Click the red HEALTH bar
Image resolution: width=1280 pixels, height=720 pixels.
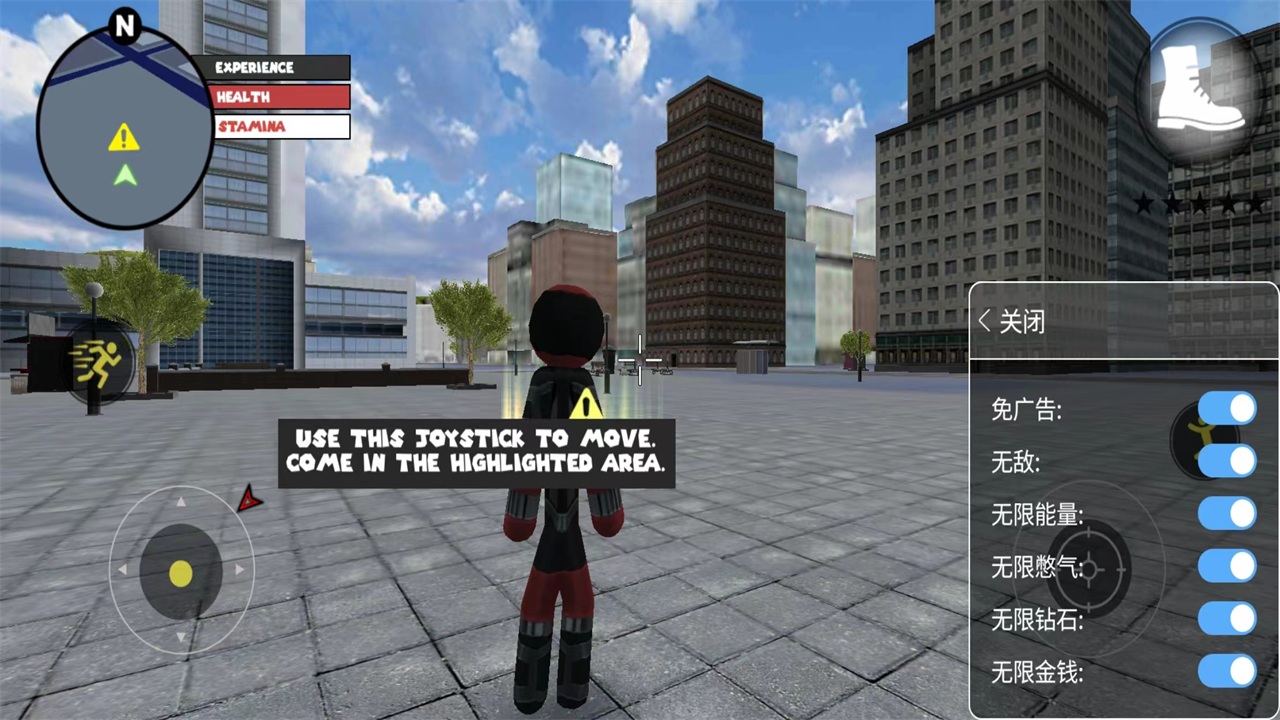pos(280,96)
